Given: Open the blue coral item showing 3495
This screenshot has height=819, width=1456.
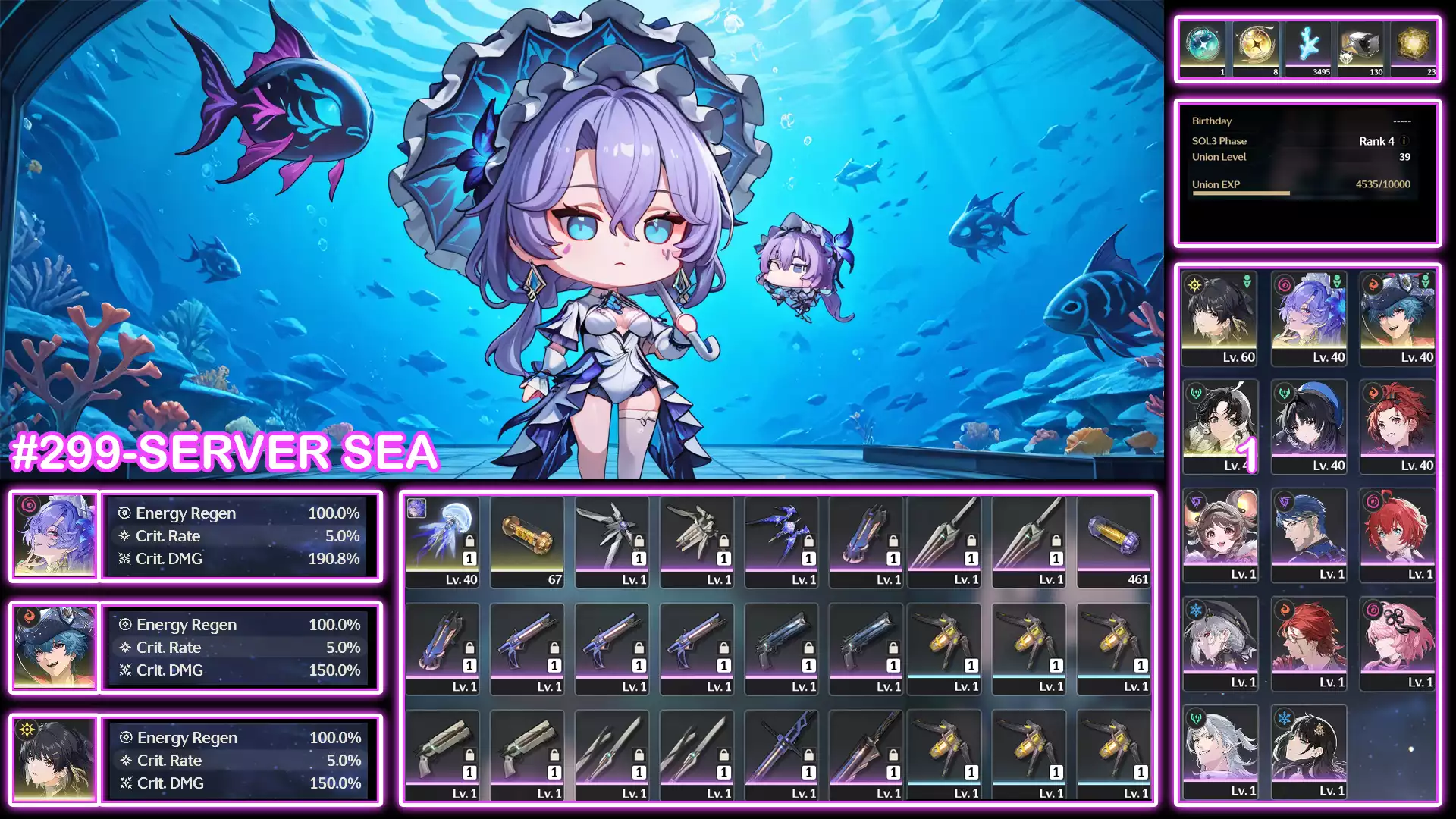Looking at the screenshot, I should click(x=1308, y=45).
